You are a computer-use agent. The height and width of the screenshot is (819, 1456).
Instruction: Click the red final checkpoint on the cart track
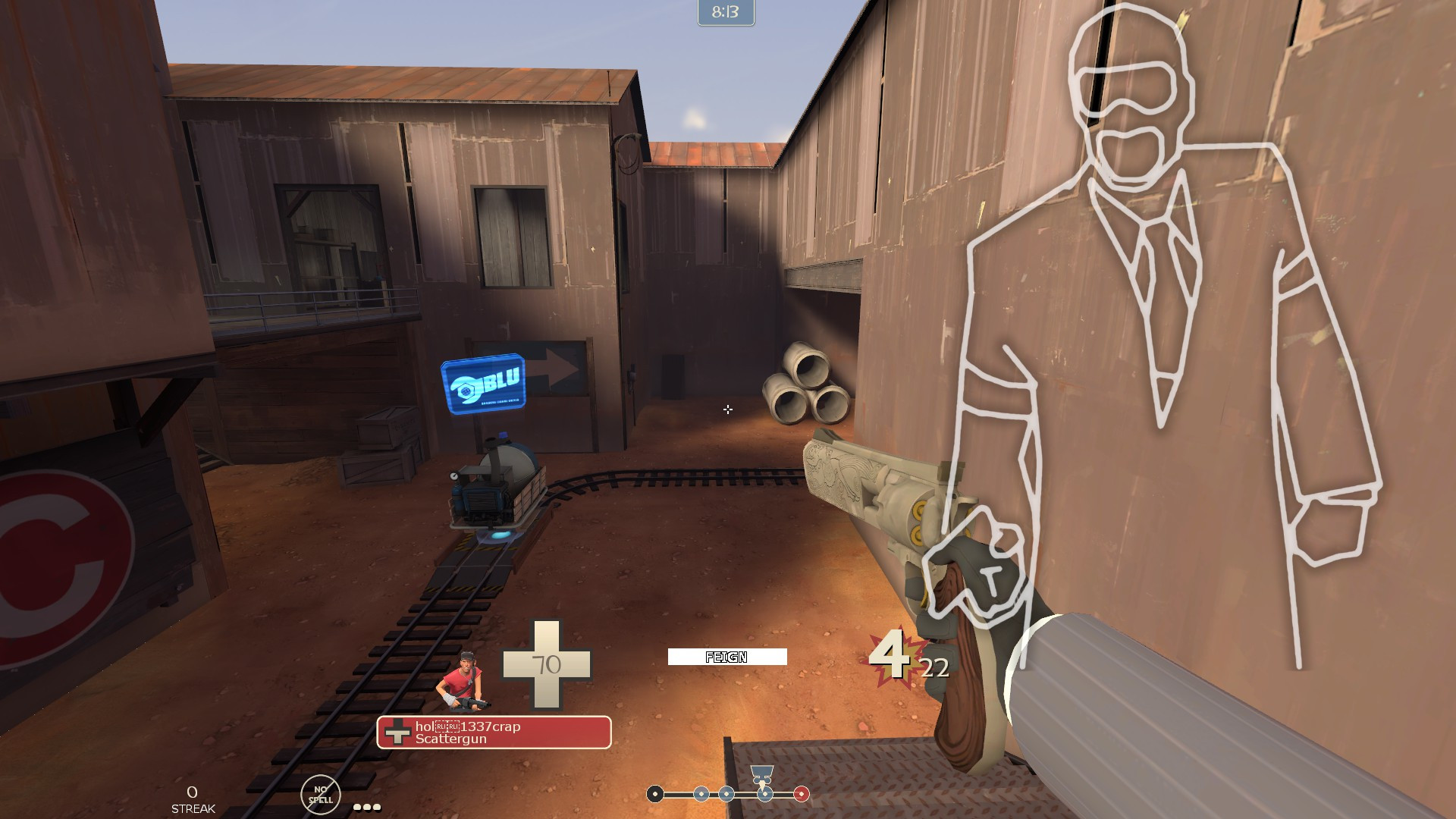point(802,794)
